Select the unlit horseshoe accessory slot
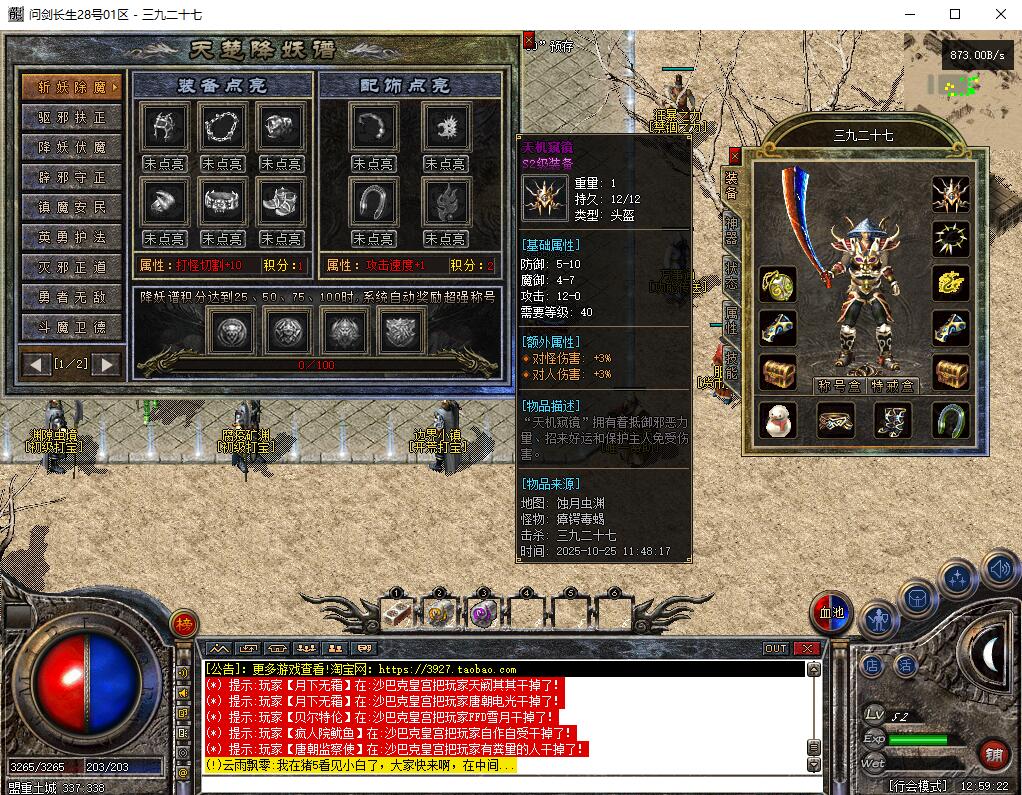1022x795 pixels. (x=374, y=201)
